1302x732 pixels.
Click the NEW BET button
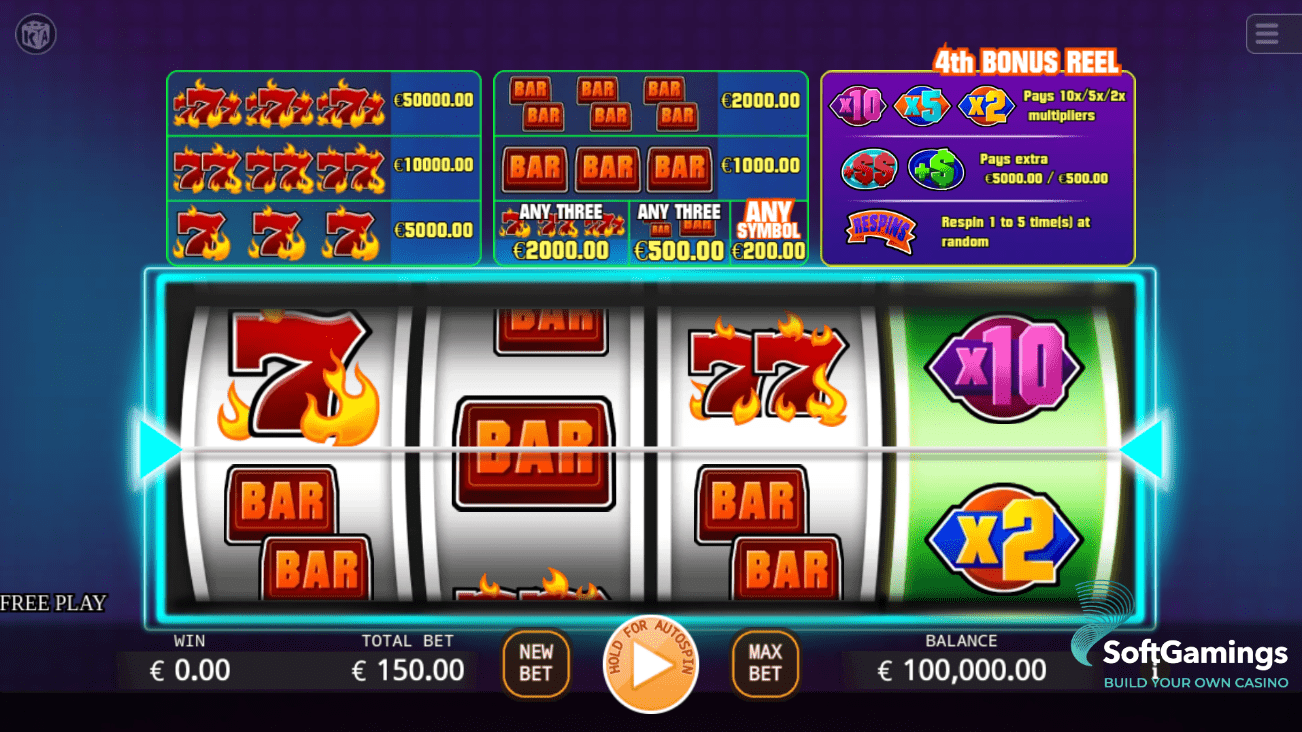click(x=535, y=663)
